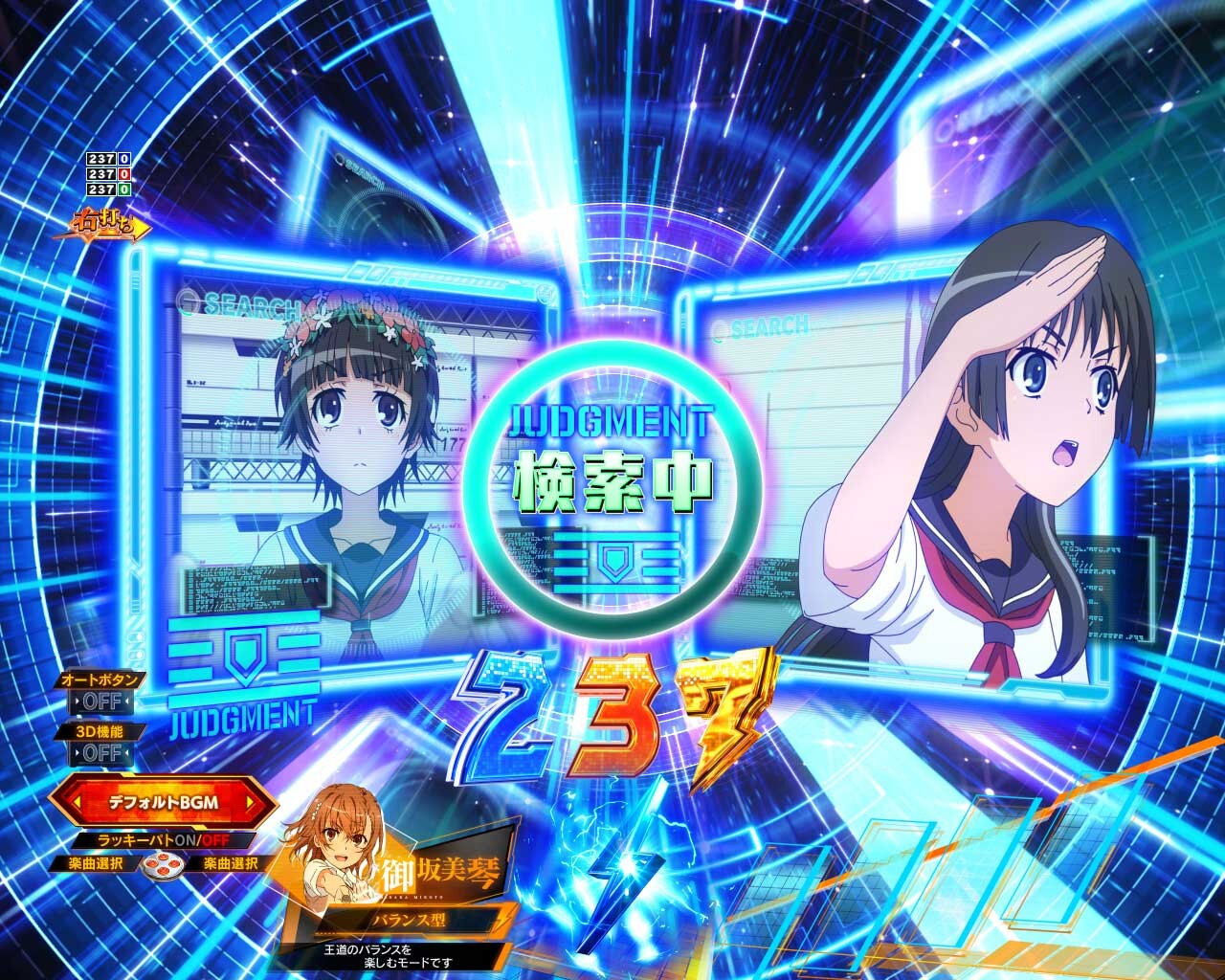The width and height of the screenshot is (1225, 980).
Task: Choose the right 楽曲選択 label
Action: (230, 864)
